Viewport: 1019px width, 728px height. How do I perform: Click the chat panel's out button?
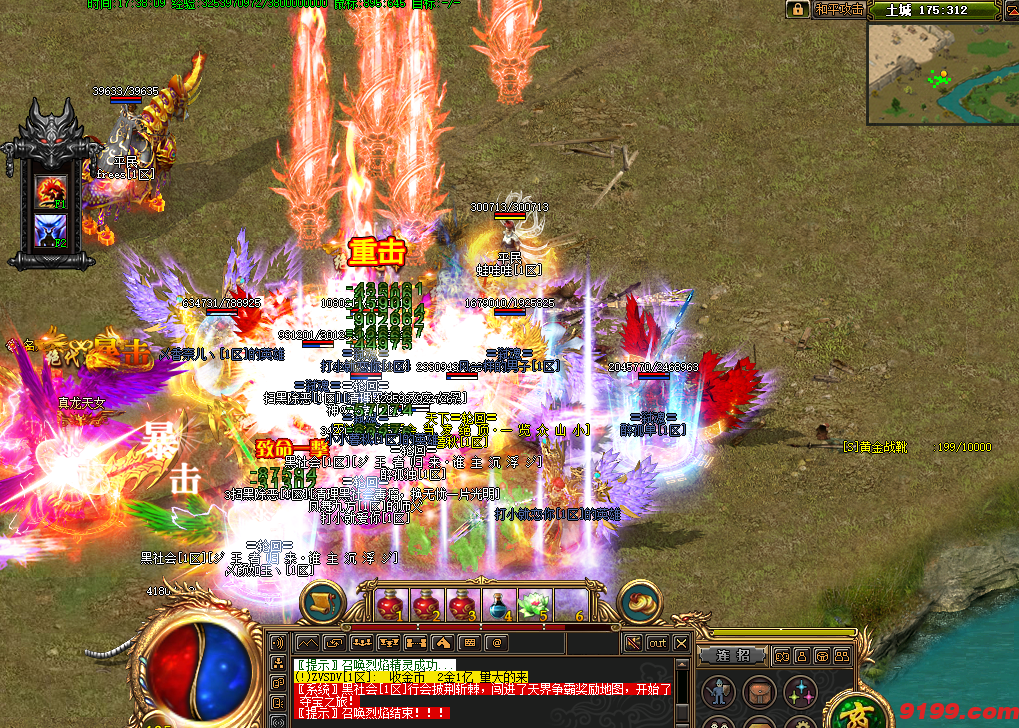click(x=657, y=643)
